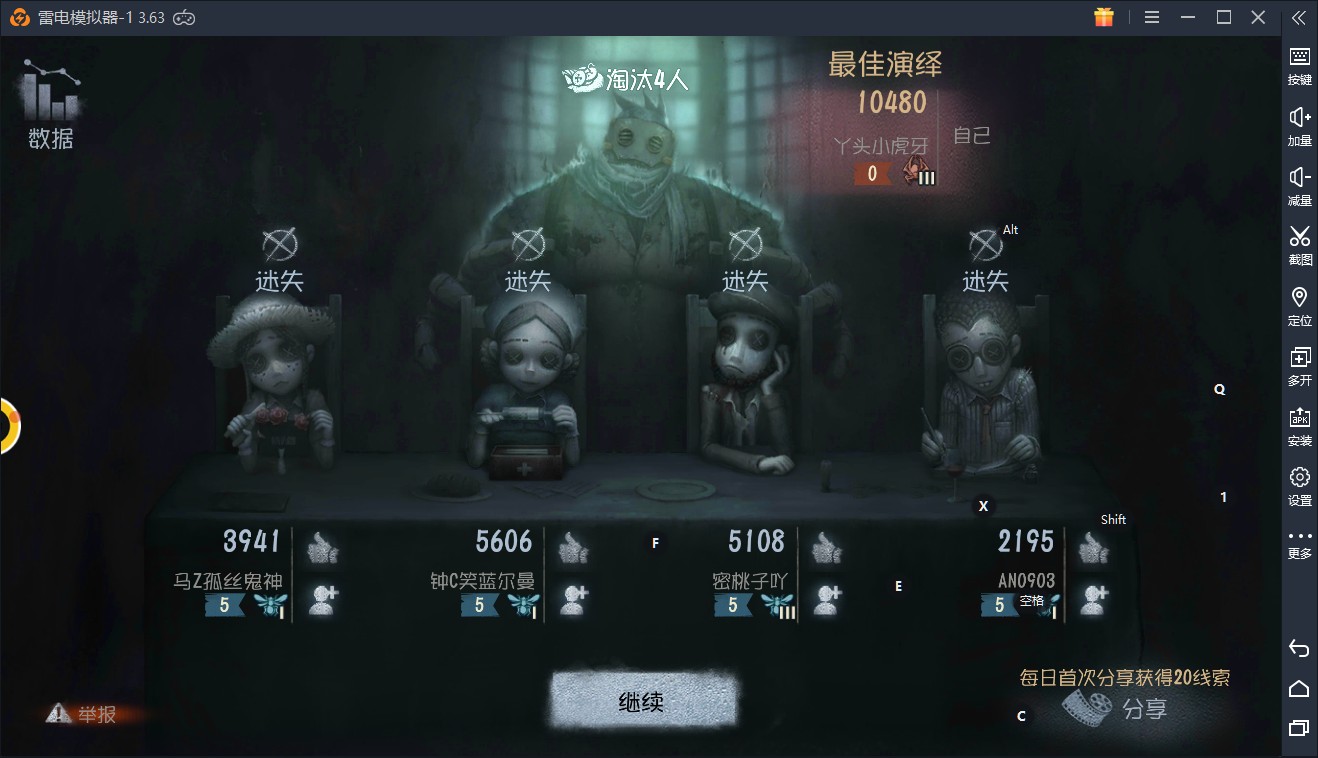
Task: Report a player via 举报
Action: tap(84, 714)
